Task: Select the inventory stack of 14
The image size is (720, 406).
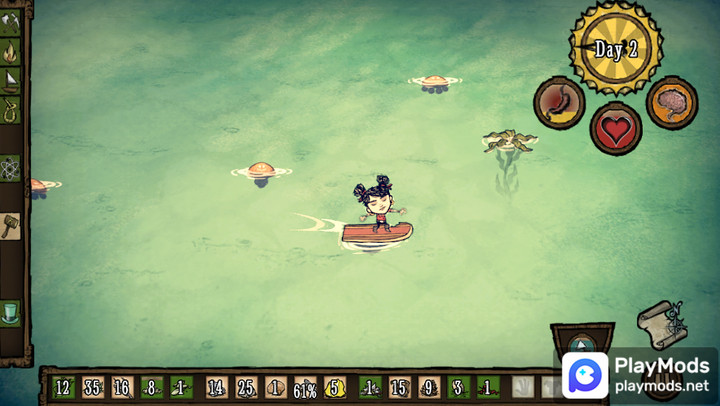Action: [216, 387]
